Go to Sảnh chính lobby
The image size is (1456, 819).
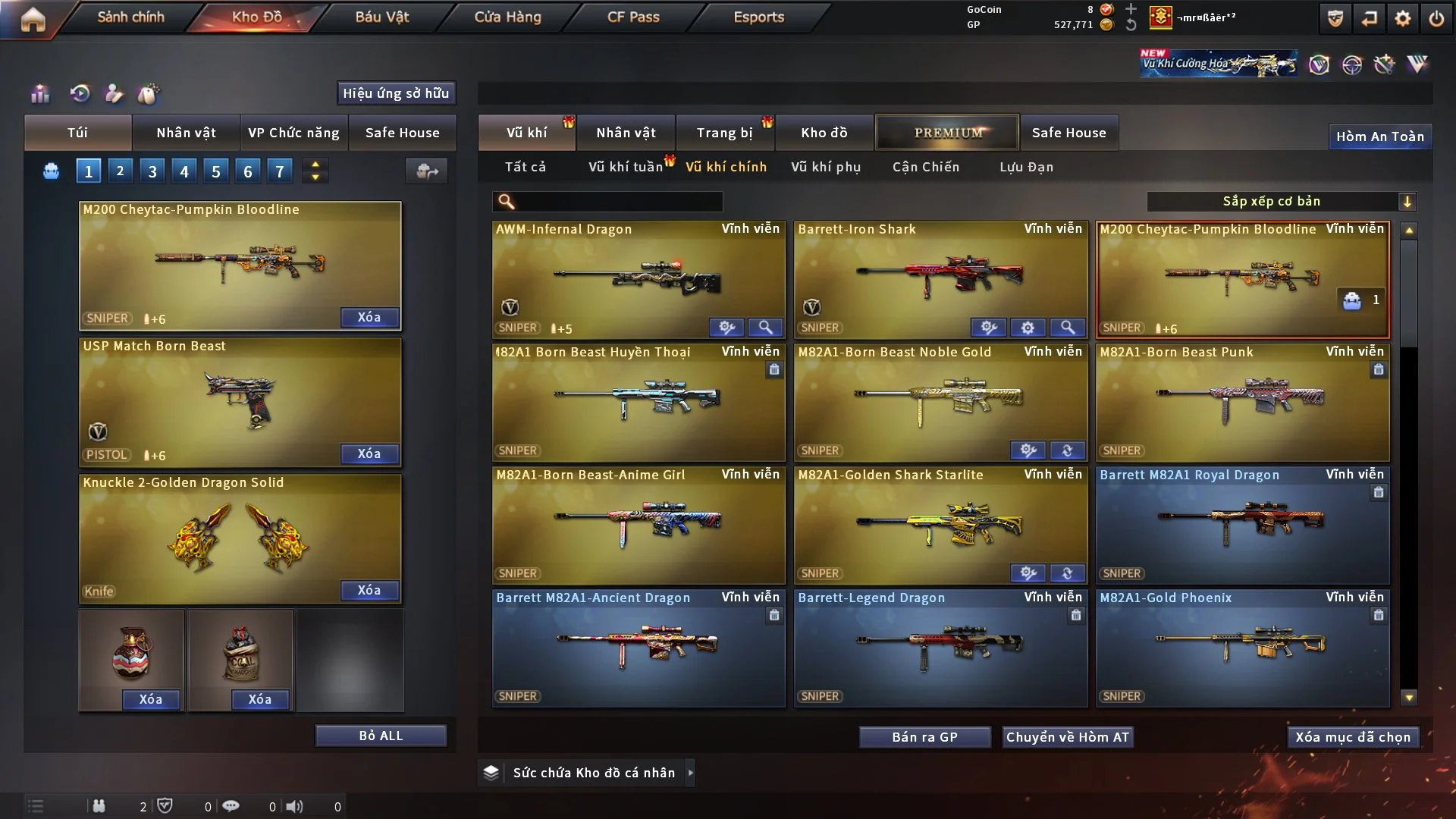[x=130, y=17]
